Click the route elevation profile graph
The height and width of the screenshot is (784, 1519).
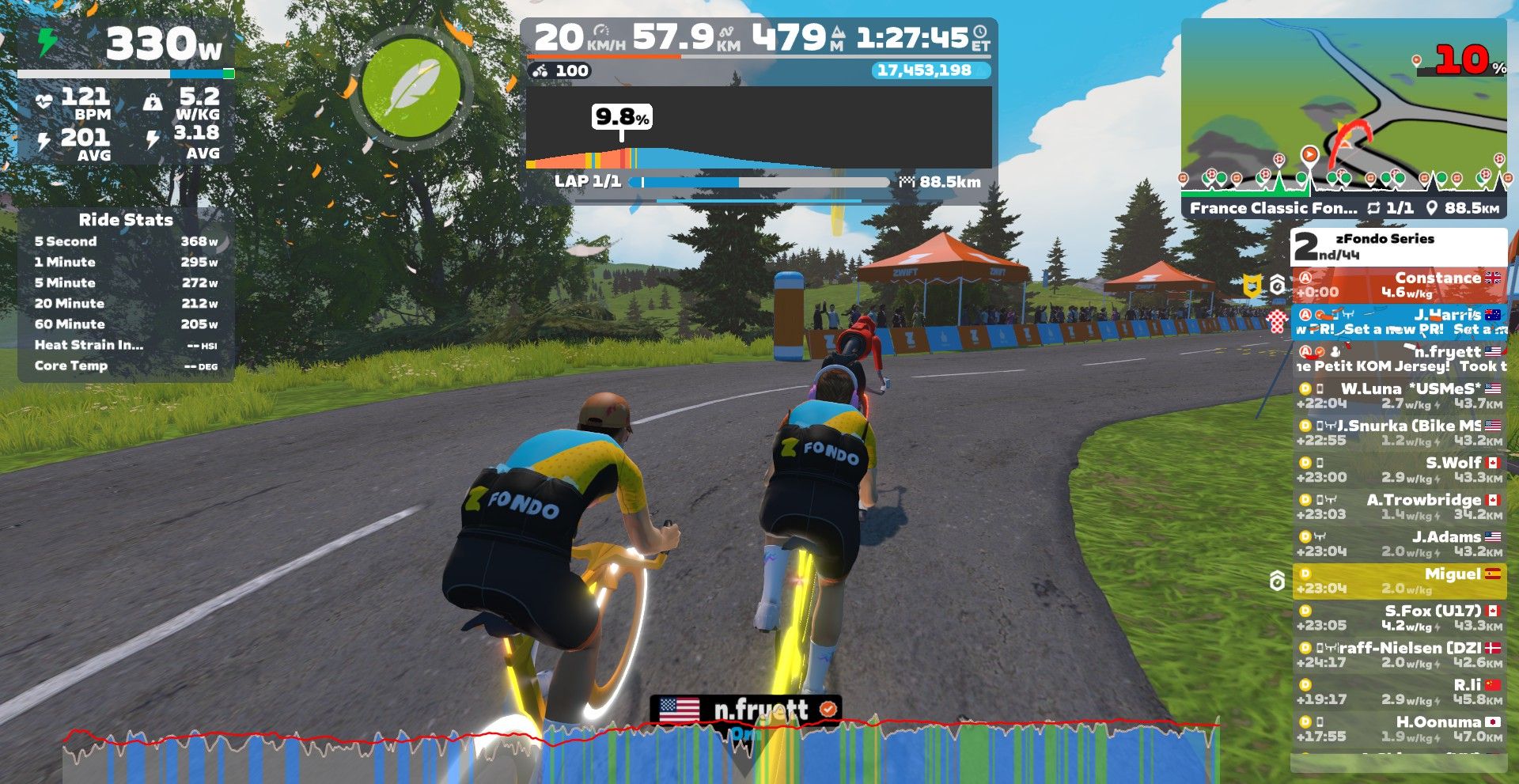[758, 131]
